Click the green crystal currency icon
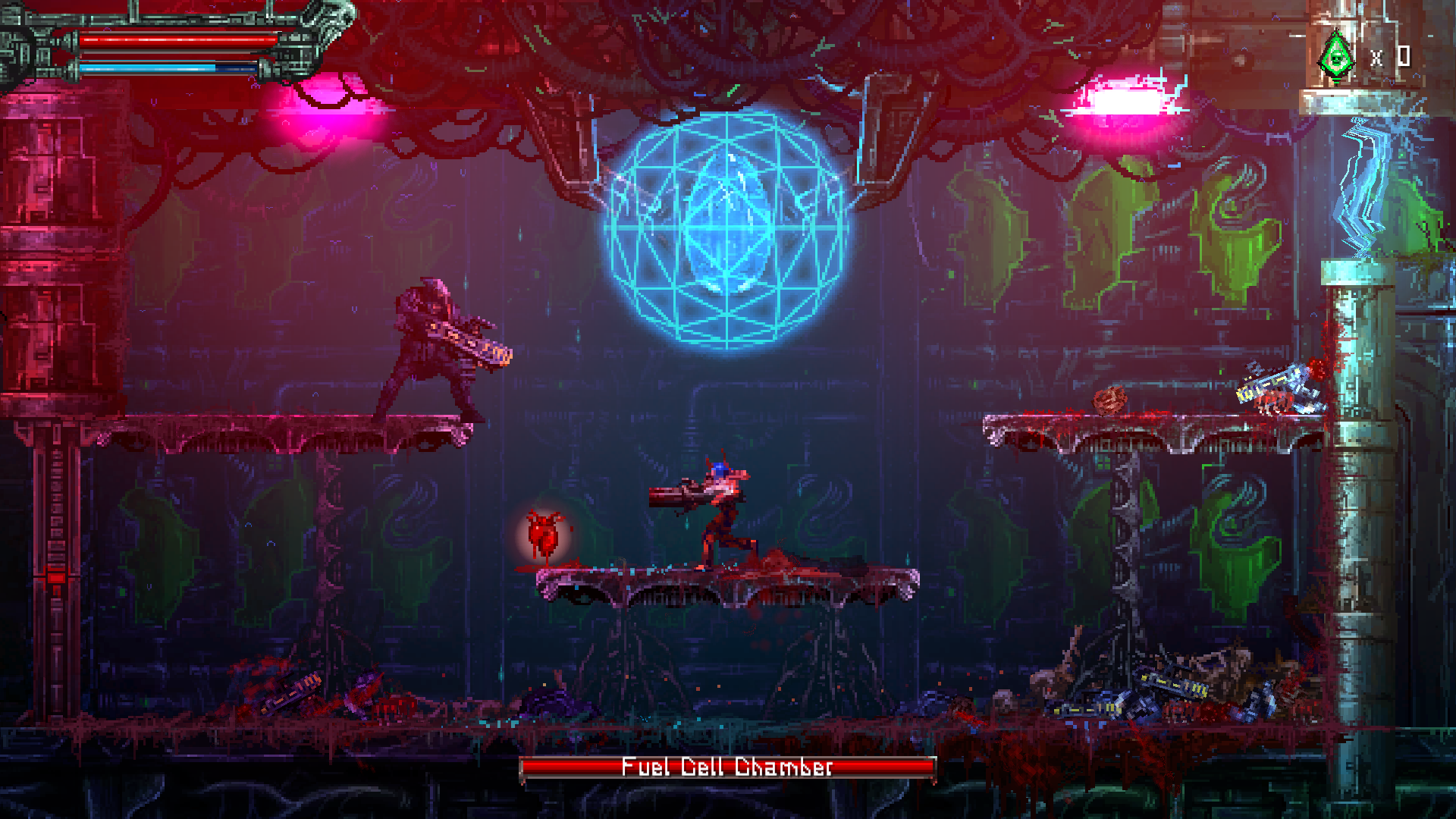1456x819 pixels. click(1336, 55)
